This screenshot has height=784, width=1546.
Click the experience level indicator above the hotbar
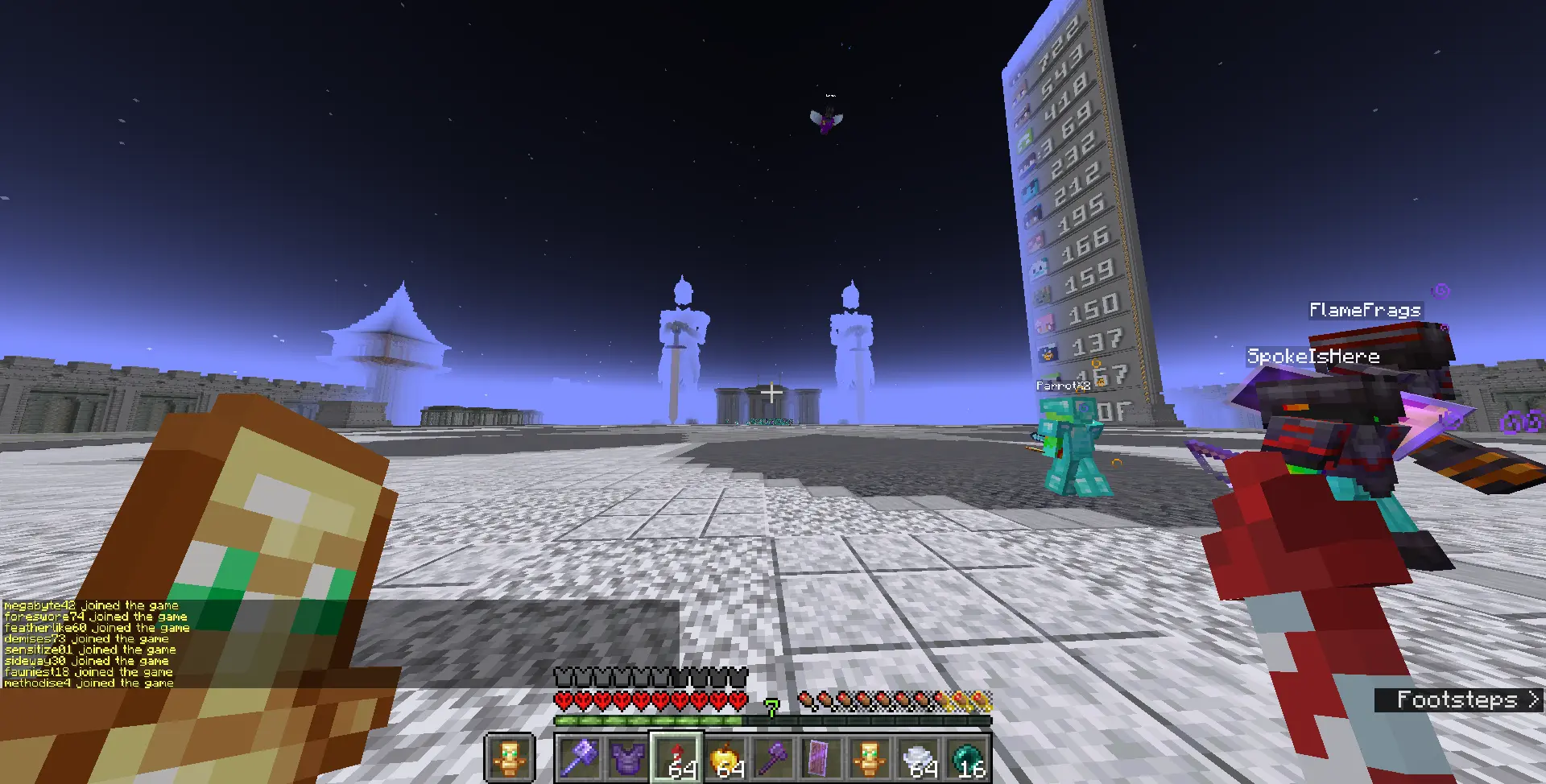[x=771, y=704]
